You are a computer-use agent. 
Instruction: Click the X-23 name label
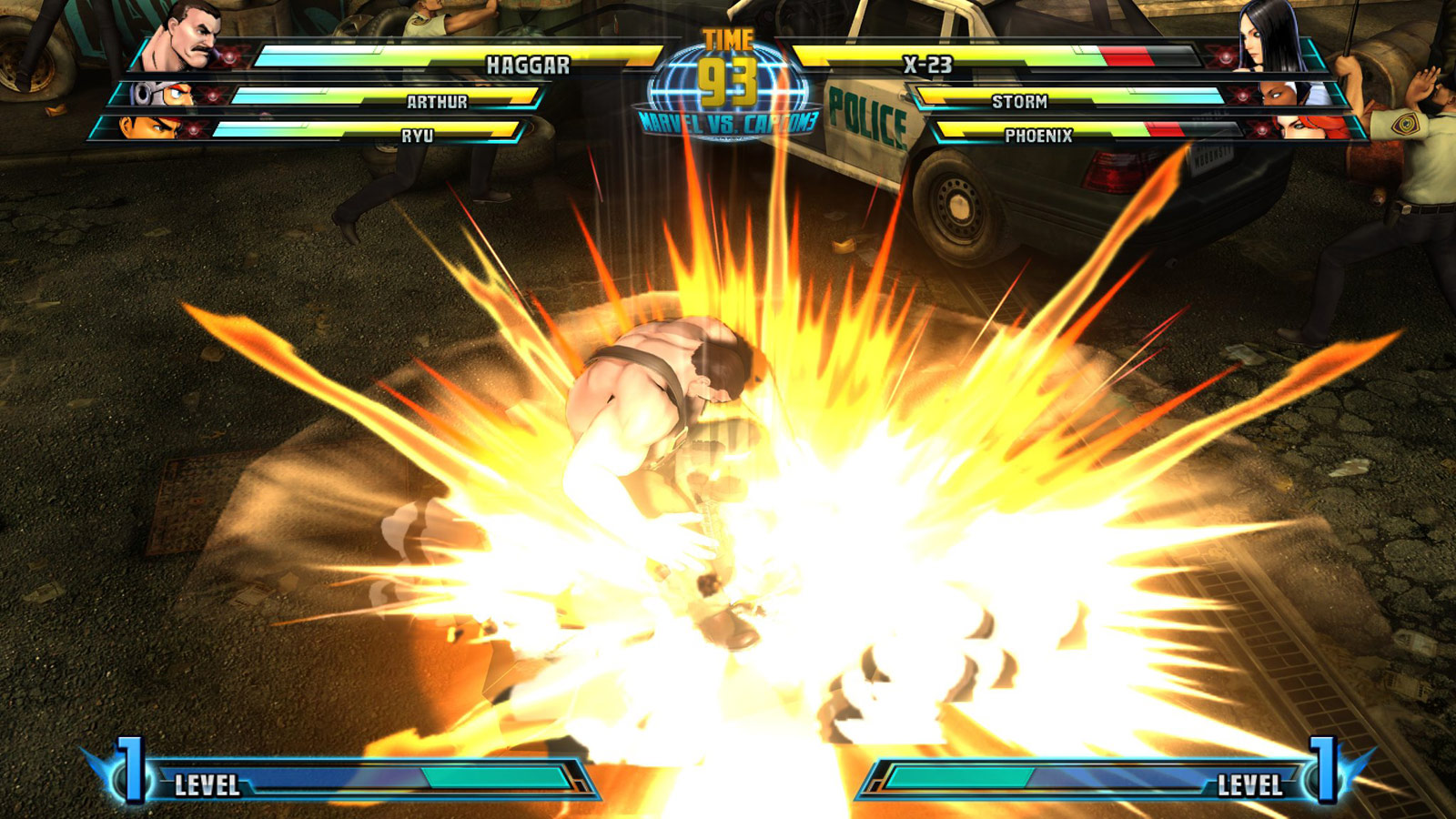pos(928,63)
